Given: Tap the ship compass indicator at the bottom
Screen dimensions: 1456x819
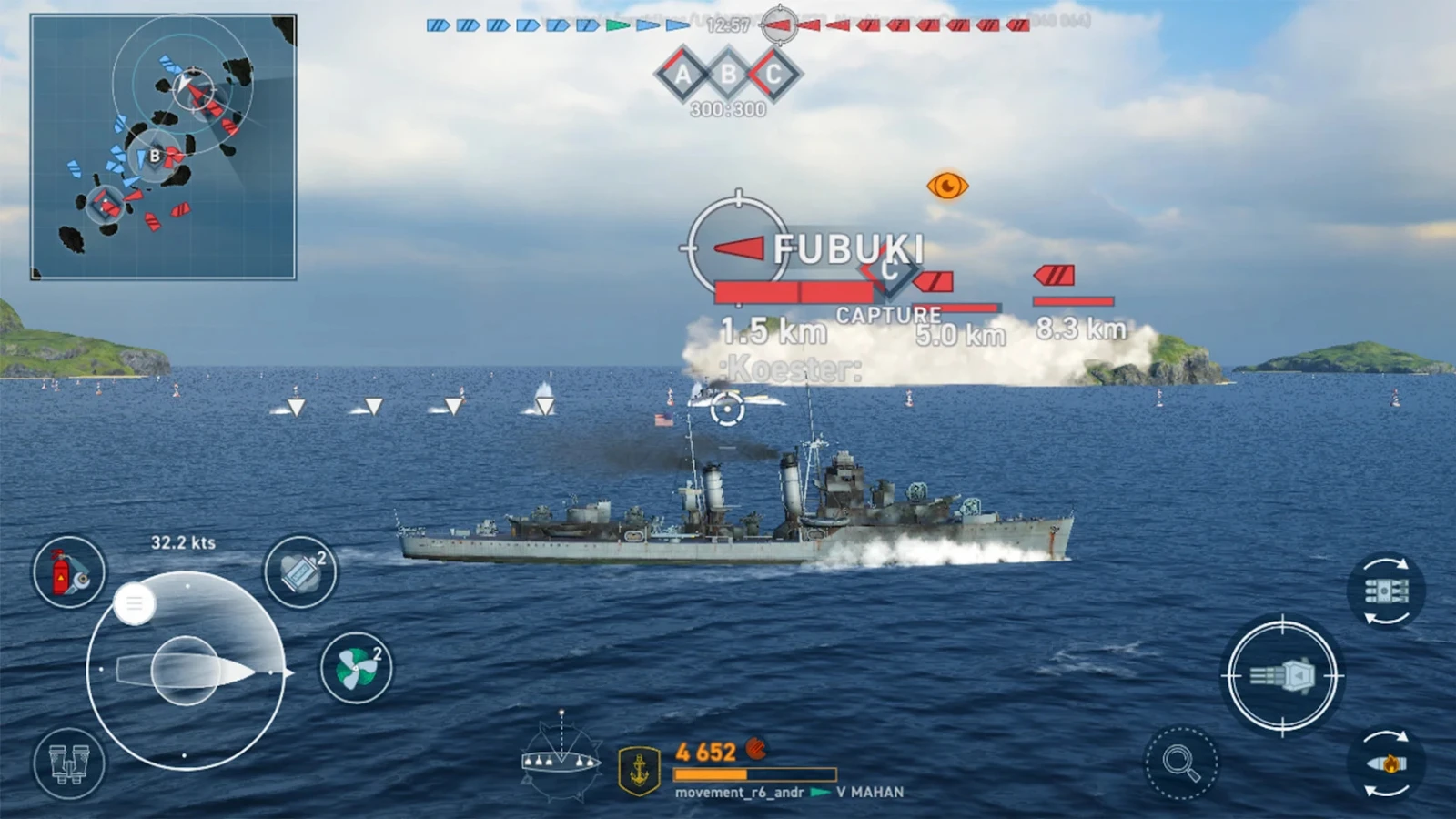Looking at the screenshot, I should [x=561, y=759].
